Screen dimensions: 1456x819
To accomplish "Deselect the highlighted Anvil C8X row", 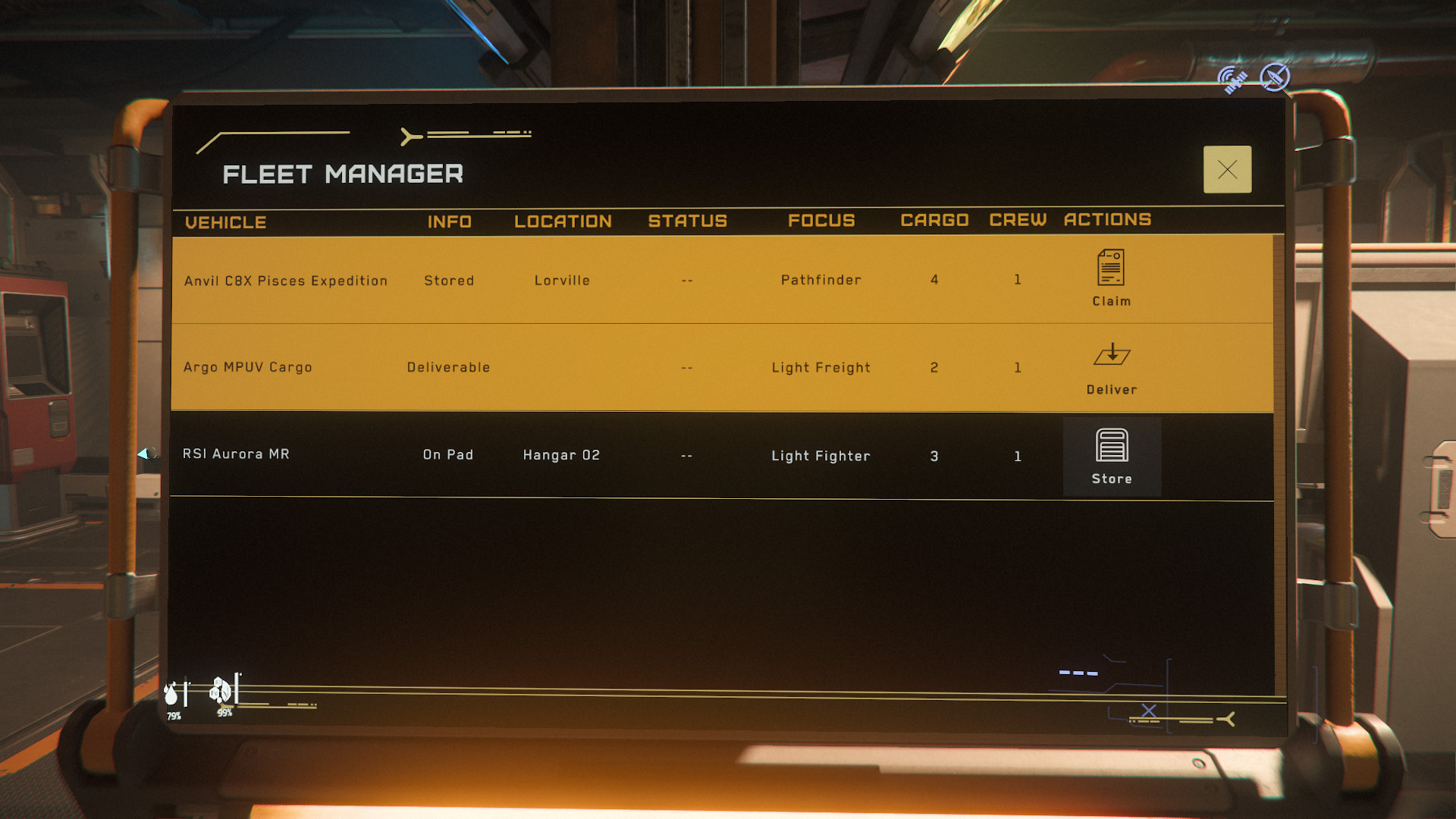I will tap(531, 280).
